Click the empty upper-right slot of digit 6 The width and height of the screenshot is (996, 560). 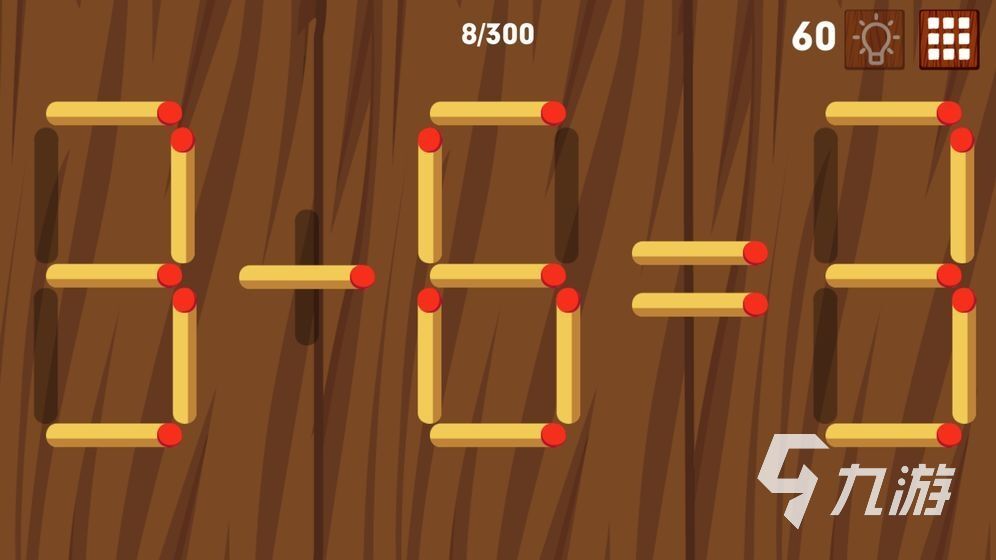click(567, 195)
